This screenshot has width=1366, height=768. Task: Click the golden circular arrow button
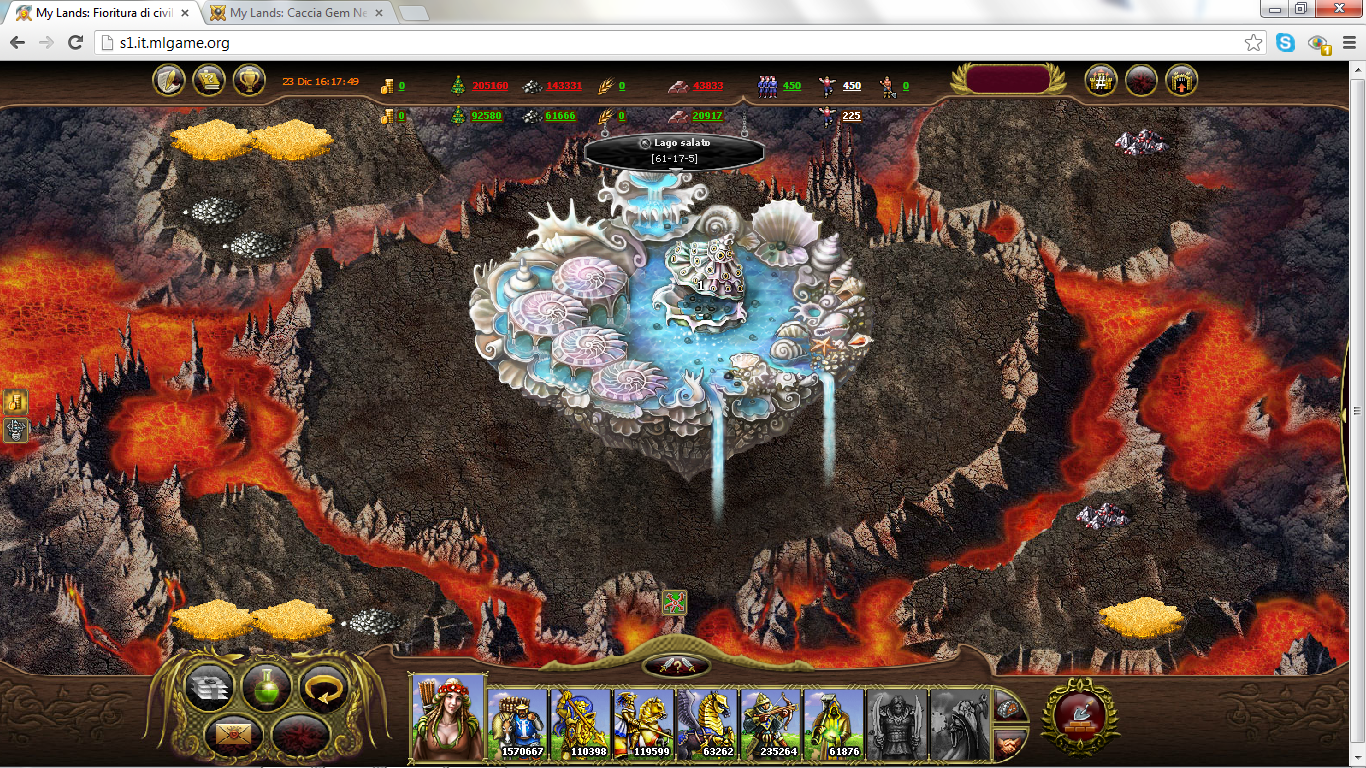[x=323, y=688]
